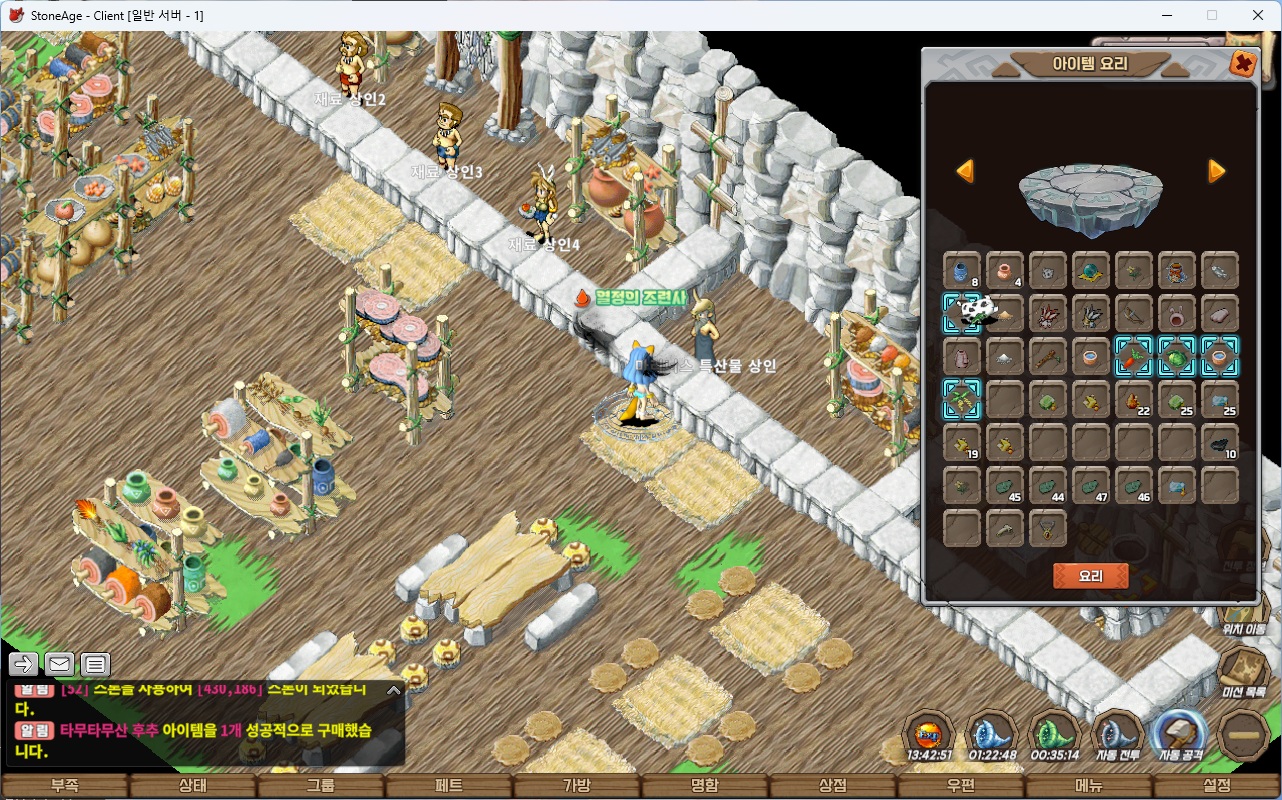Expand the chat log with the up chevron

point(394,690)
